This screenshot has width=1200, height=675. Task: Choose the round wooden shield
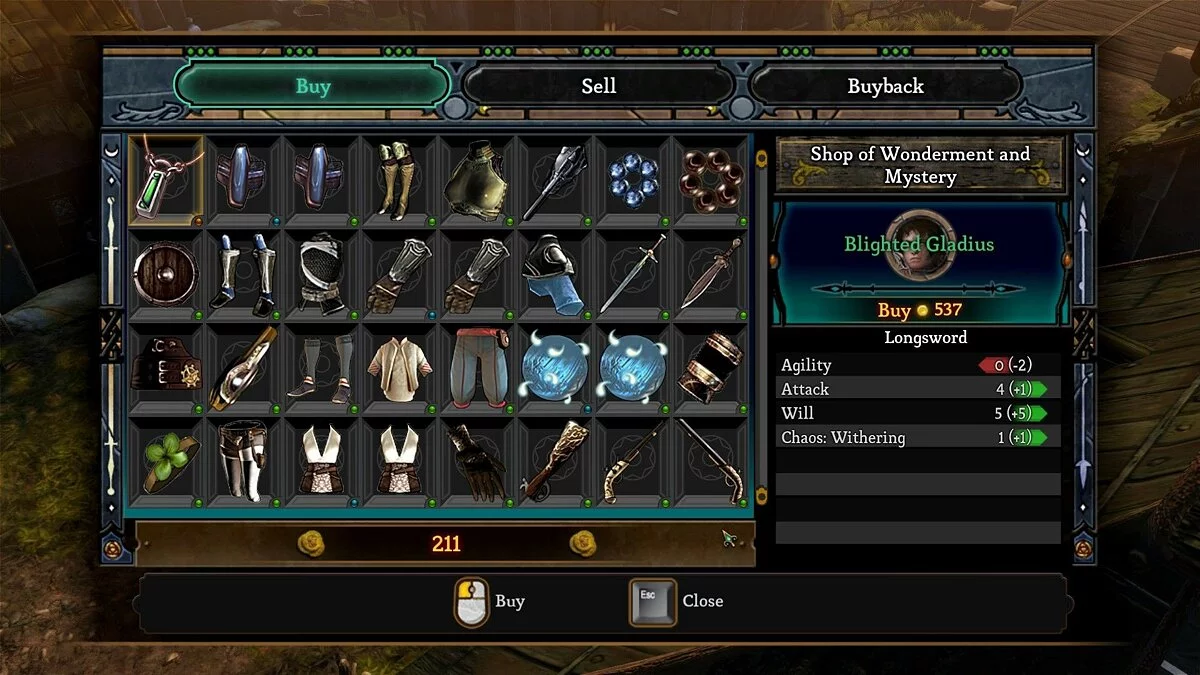(x=166, y=272)
